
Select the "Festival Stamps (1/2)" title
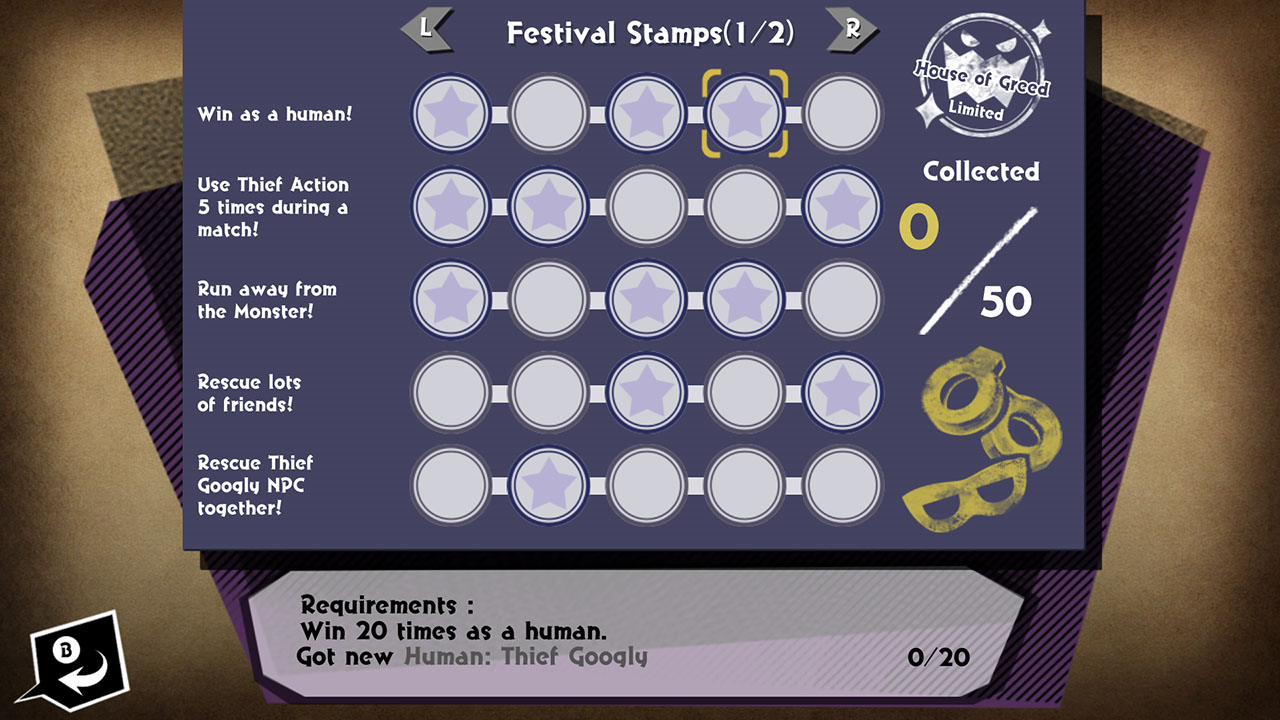pyautogui.click(x=649, y=31)
